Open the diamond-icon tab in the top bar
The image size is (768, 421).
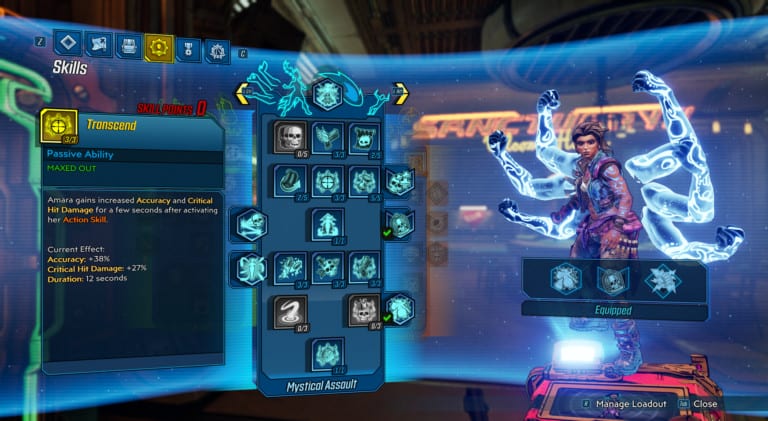68,44
